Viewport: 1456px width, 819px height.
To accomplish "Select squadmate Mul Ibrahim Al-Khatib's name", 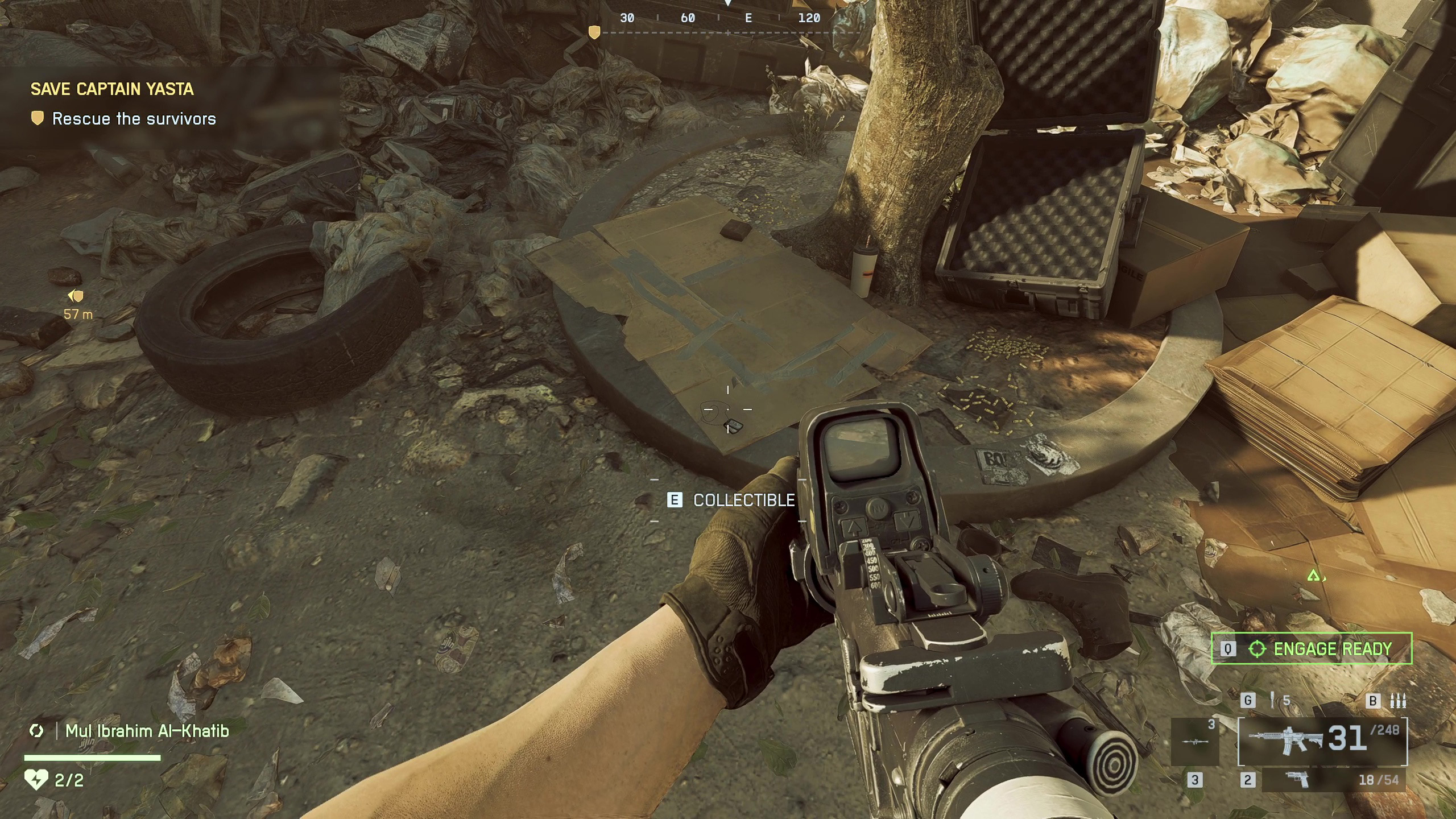I will (147, 731).
